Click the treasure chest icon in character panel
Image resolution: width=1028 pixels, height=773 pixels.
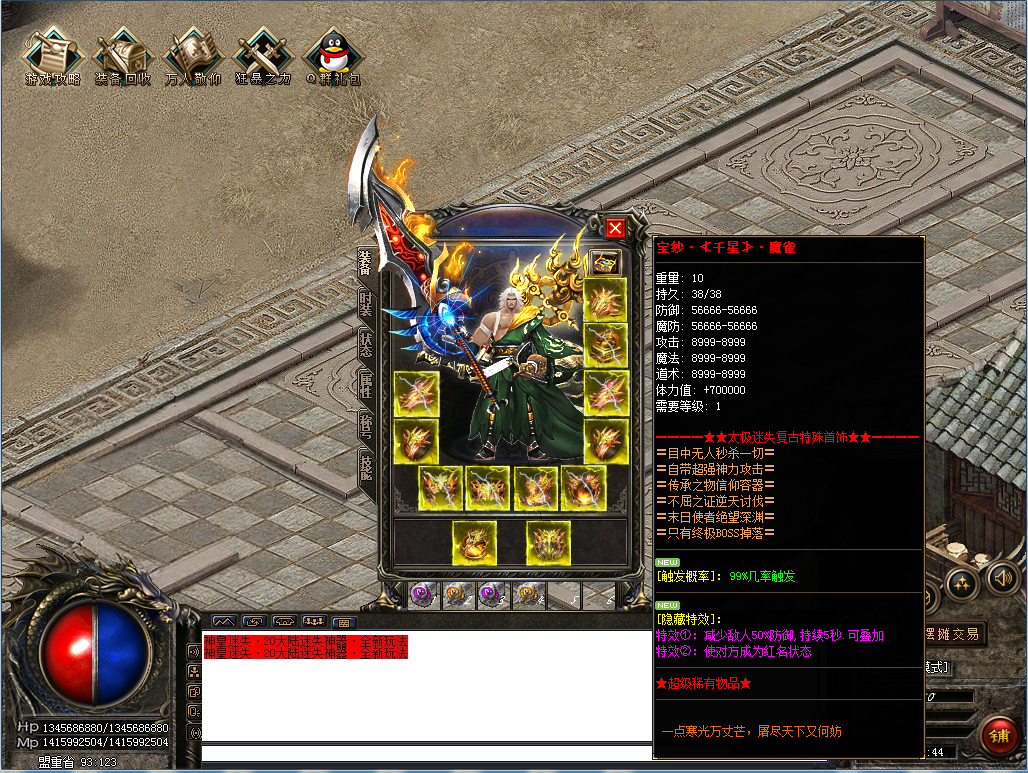click(x=605, y=262)
